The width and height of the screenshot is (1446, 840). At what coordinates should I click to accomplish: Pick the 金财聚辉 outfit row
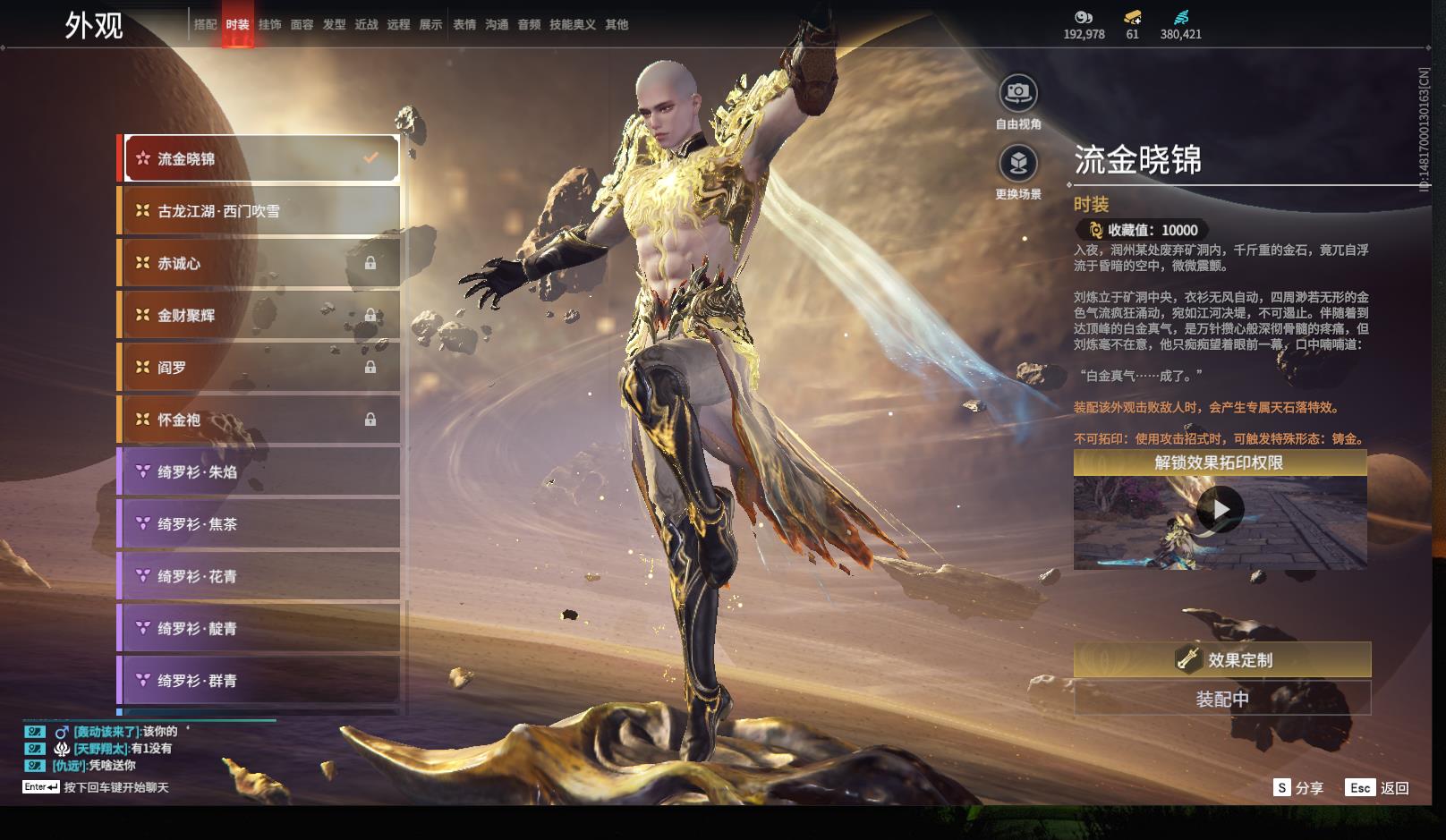259,315
